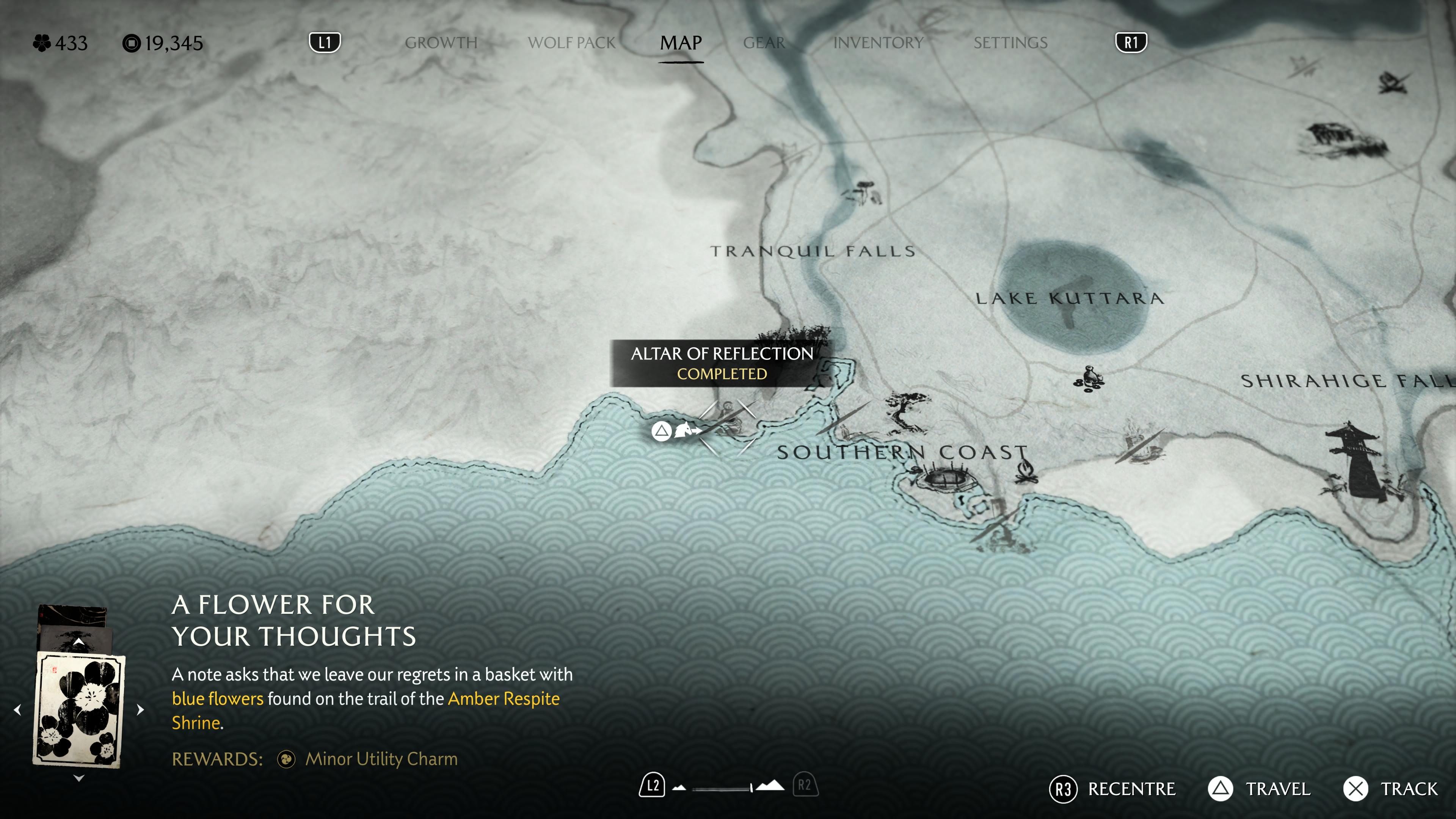Switch to the Settings tab

(1010, 43)
